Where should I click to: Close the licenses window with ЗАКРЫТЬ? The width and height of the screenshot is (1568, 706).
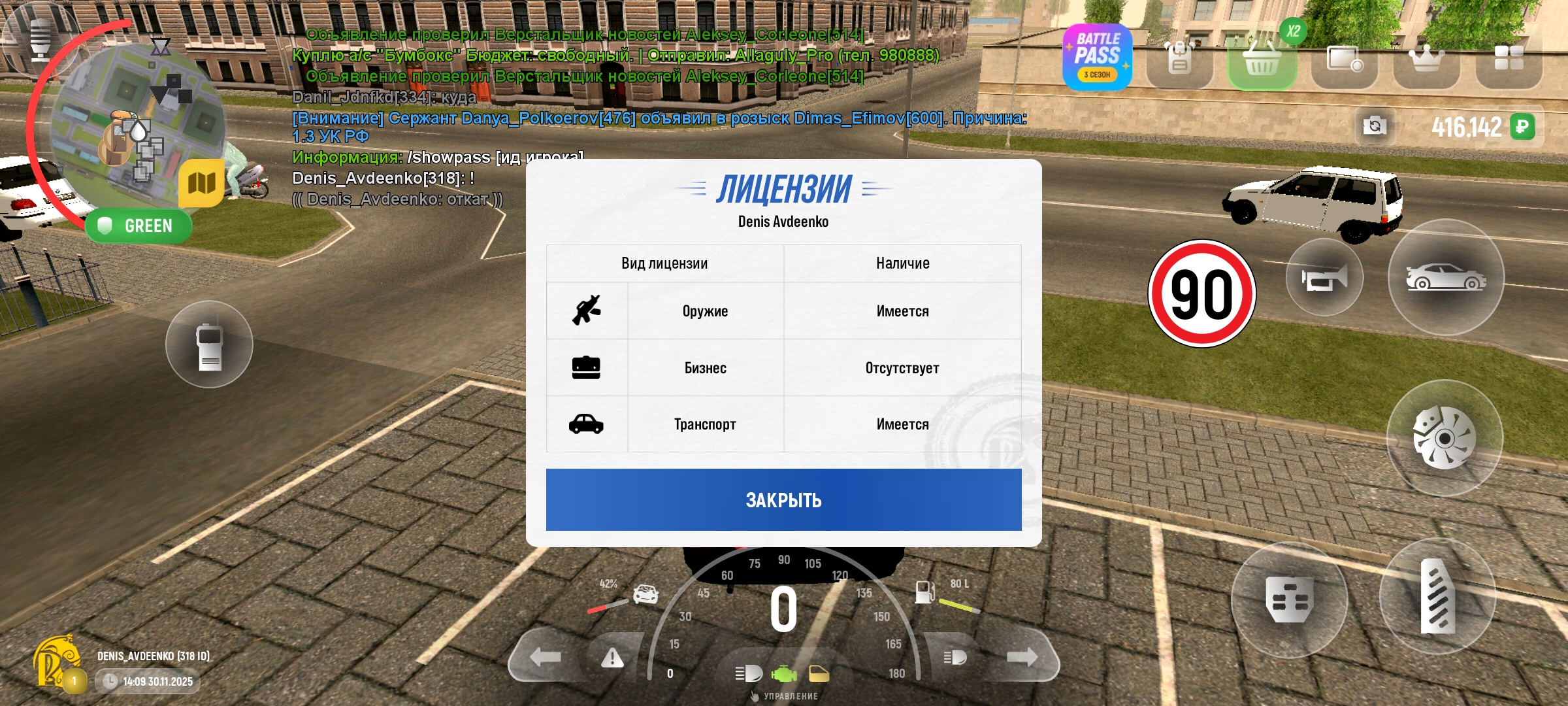[x=783, y=499]
